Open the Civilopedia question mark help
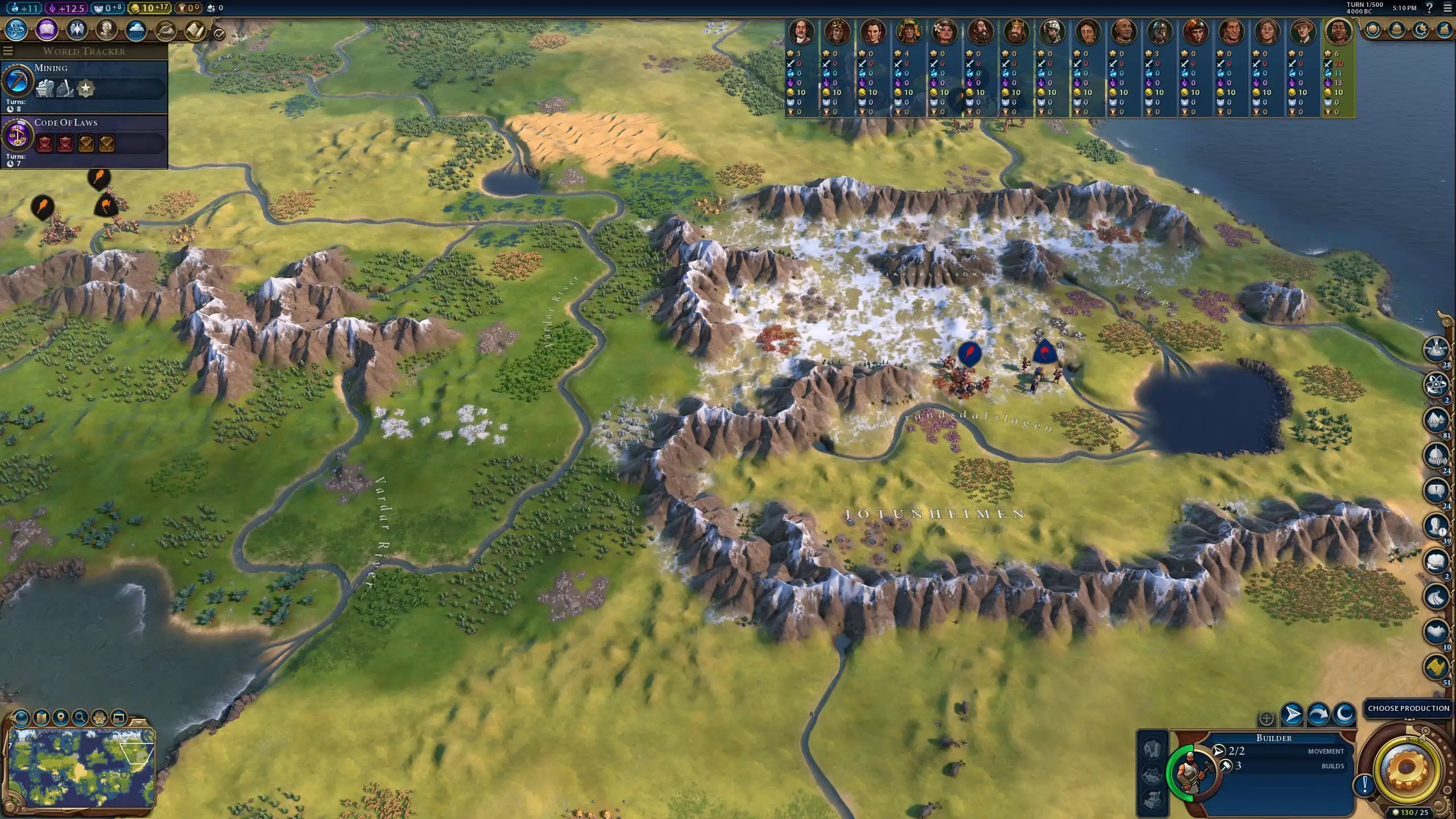Image resolution: width=1456 pixels, height=819 pixels. [x=1429, y=8]
